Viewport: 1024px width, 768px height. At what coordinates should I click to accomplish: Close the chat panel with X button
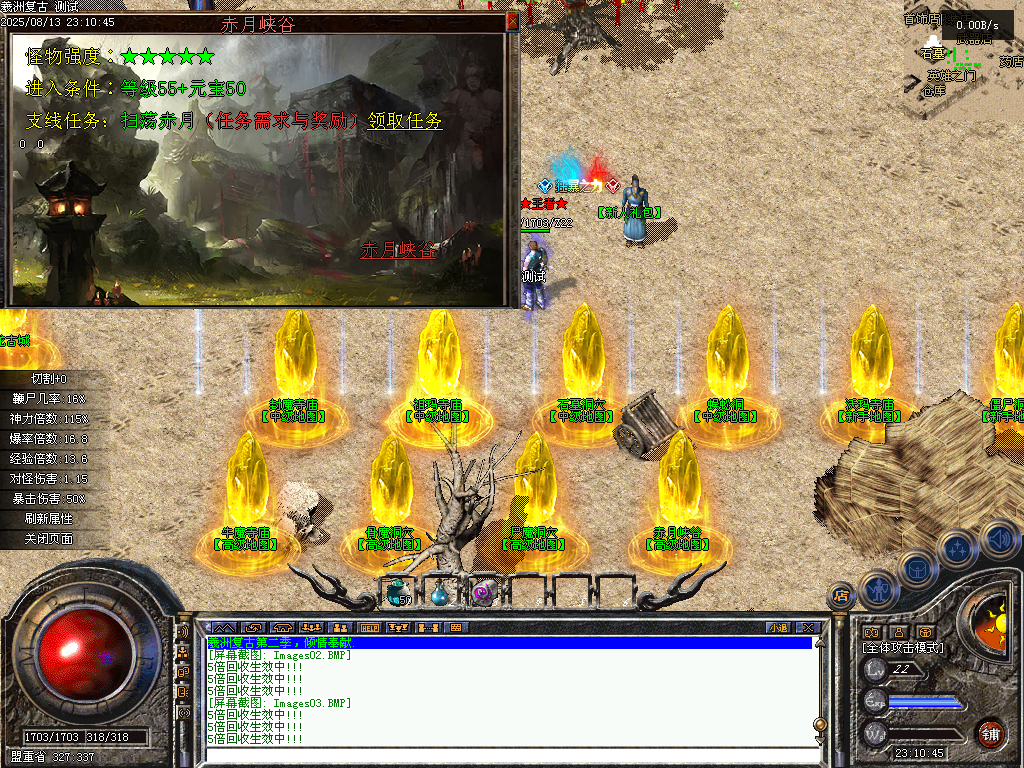click(x=808, y=628)
